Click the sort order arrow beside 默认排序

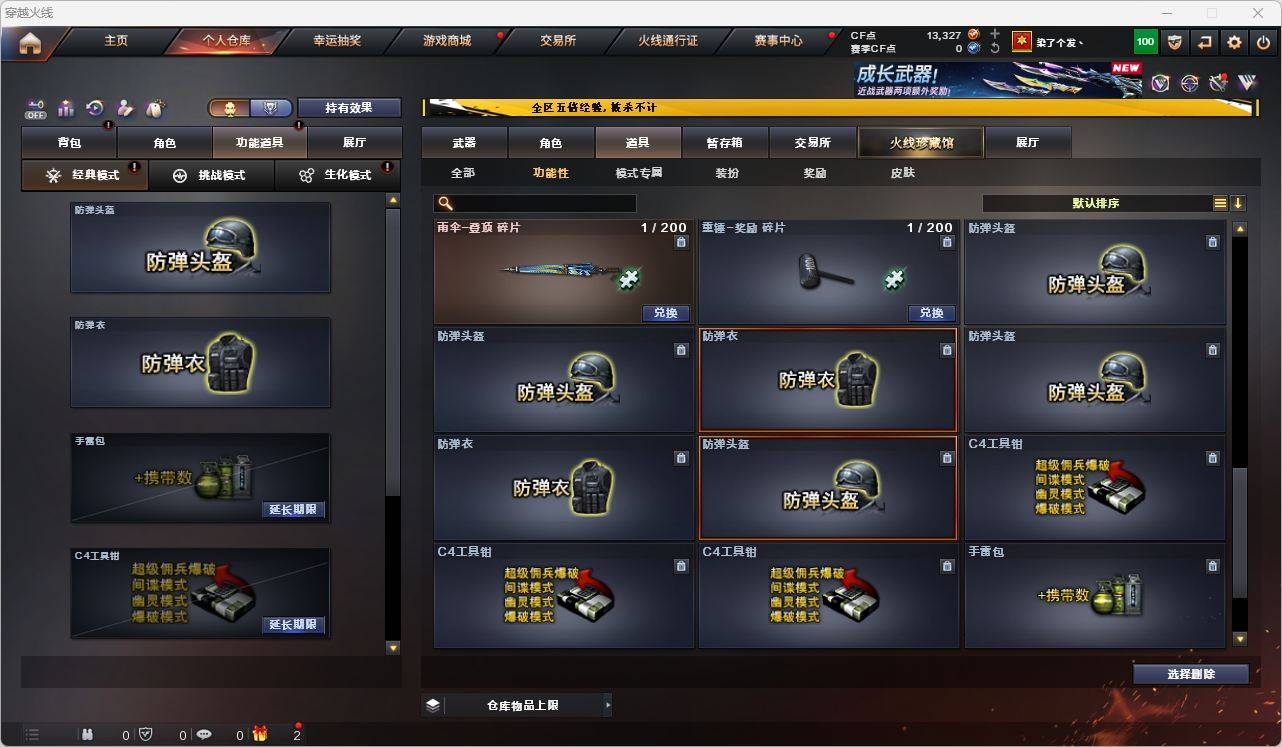[1240, 203]
